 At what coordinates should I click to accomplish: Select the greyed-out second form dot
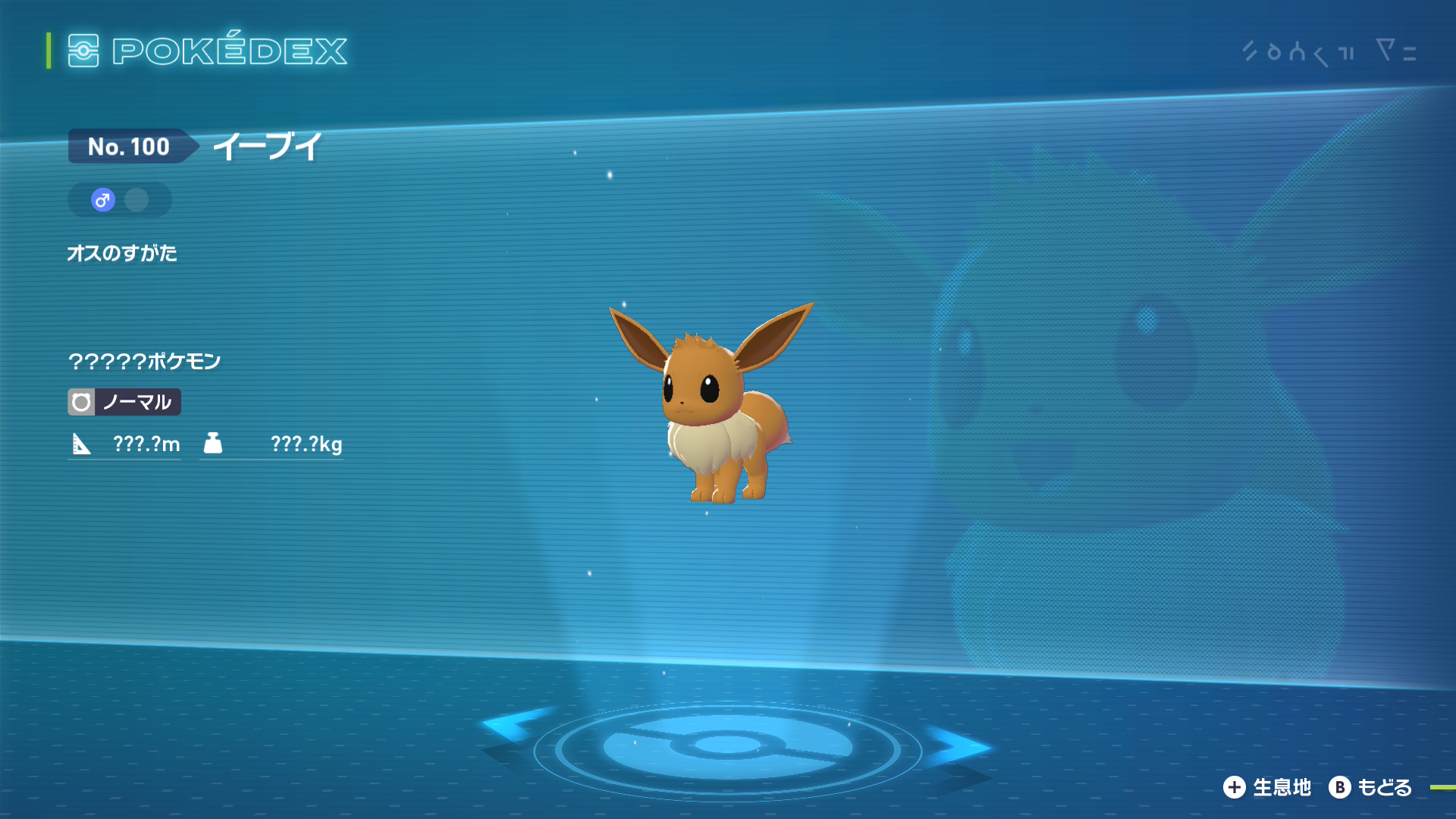136,200
